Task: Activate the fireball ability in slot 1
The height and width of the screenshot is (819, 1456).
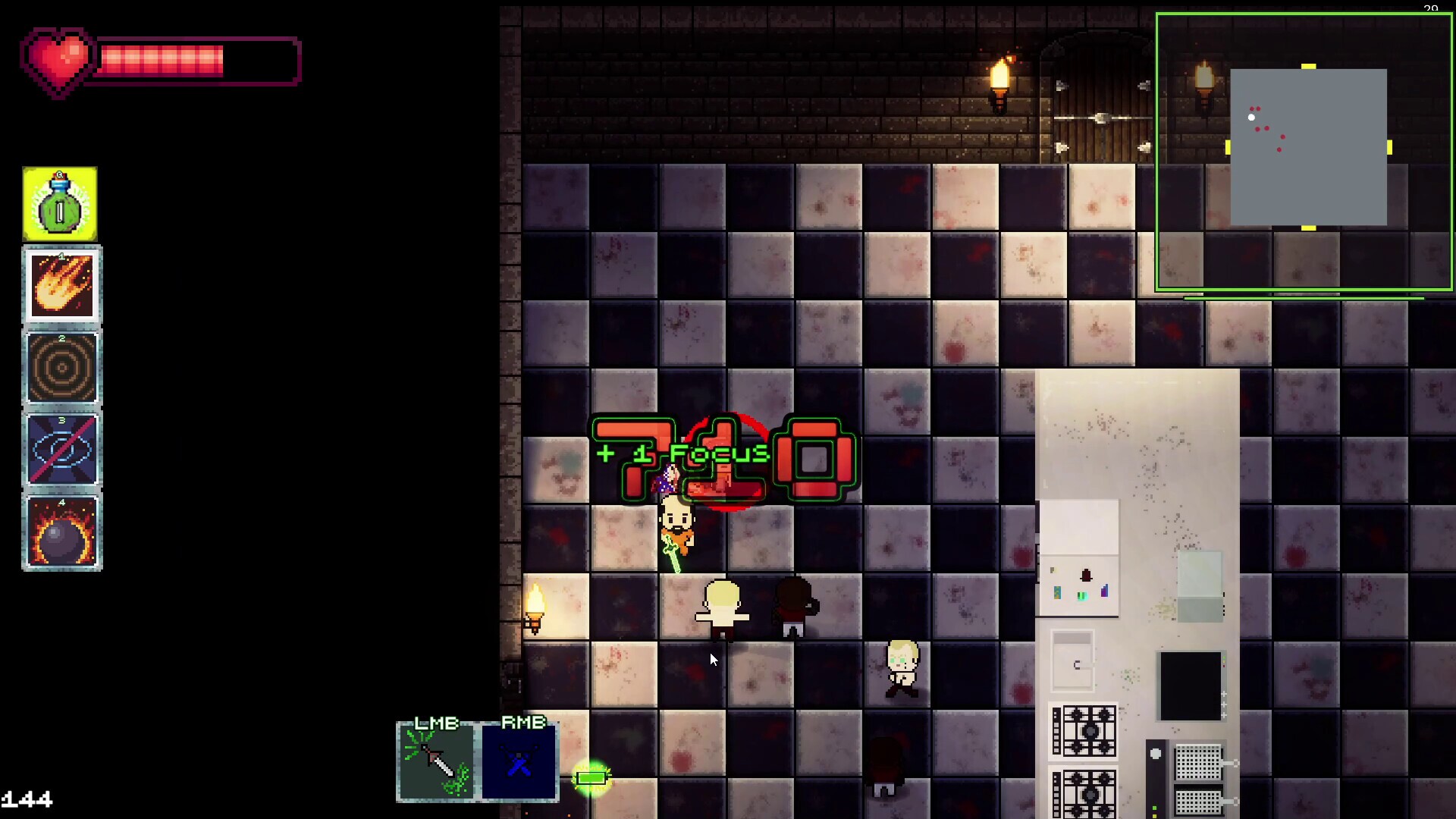Action: pos(61,286)
